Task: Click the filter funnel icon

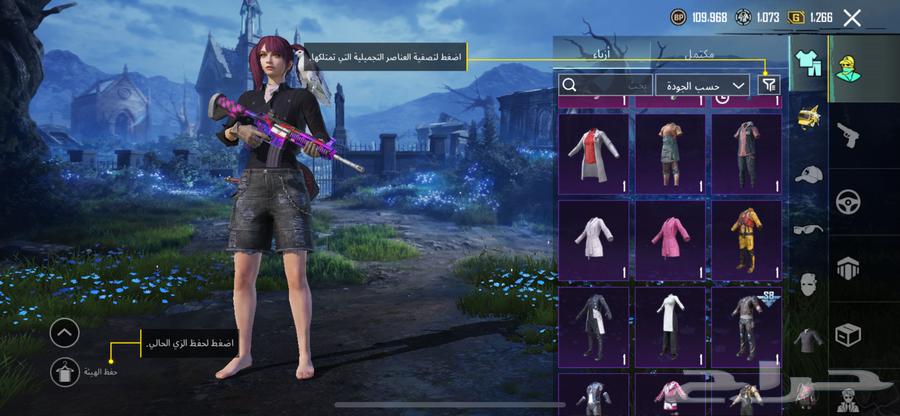Action: (768, 86)
